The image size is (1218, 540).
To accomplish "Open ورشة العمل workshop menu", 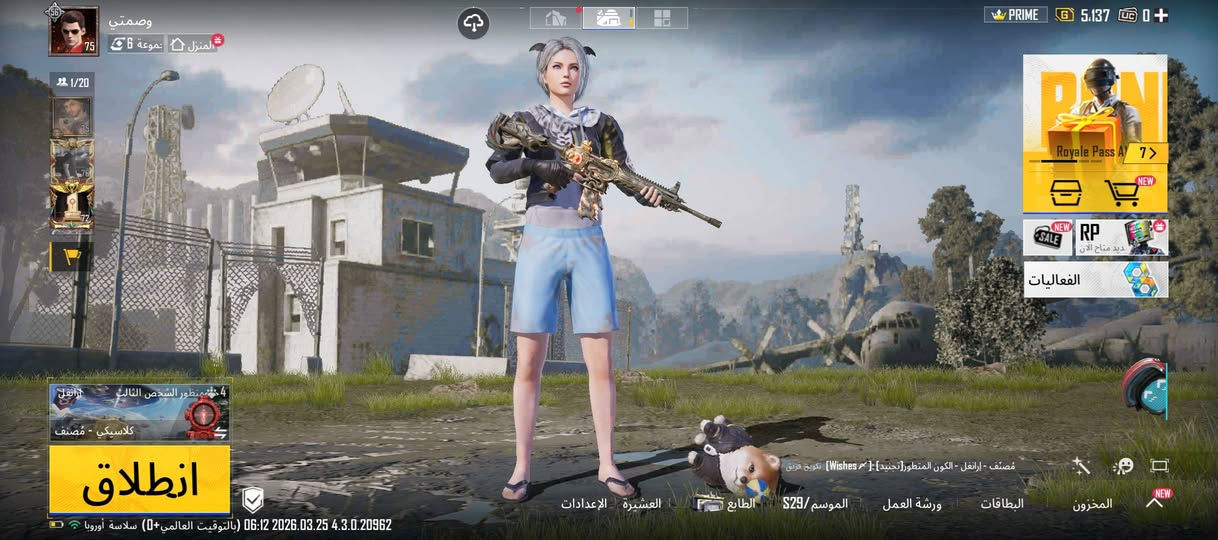I will 911,504.
